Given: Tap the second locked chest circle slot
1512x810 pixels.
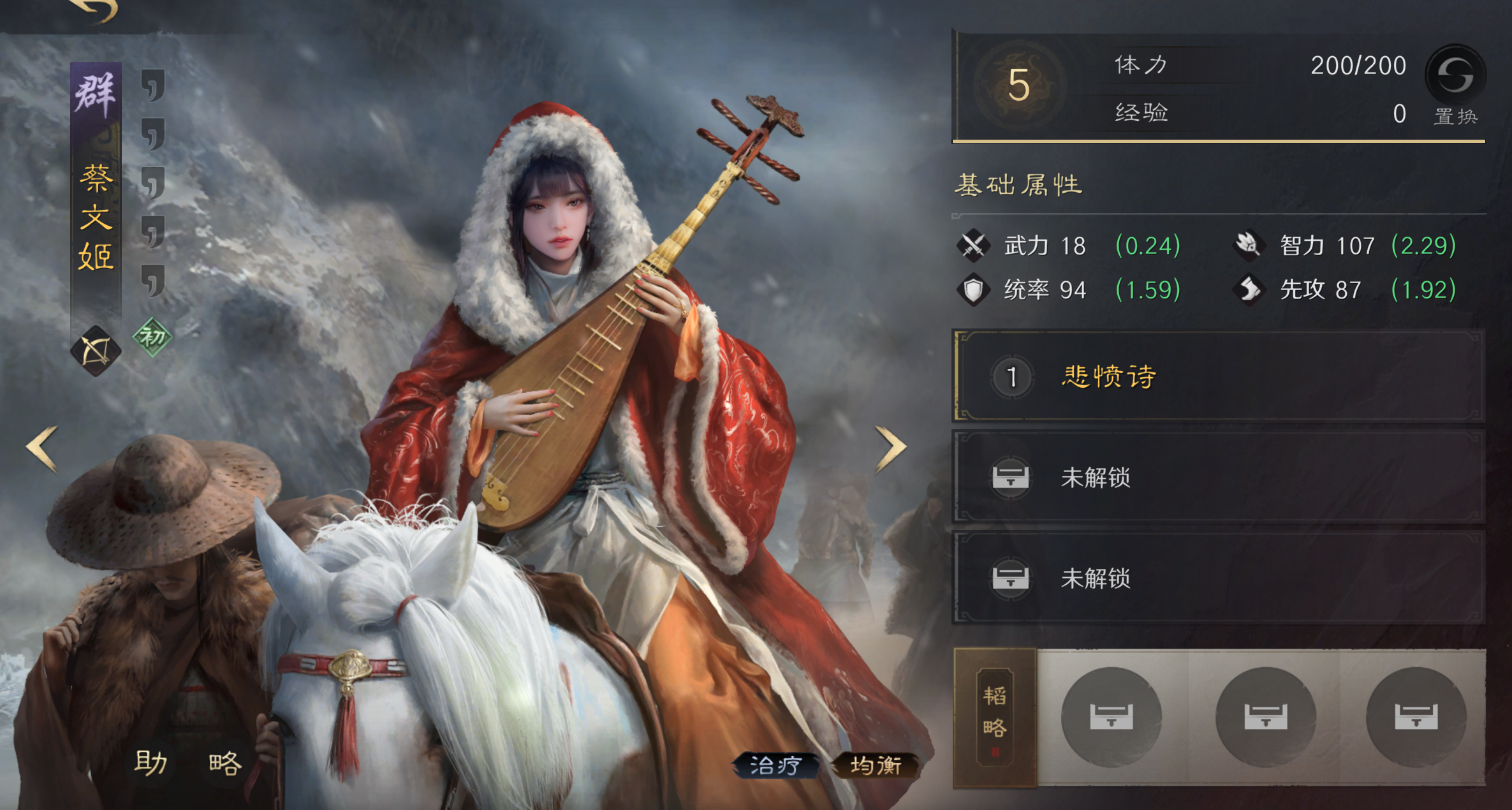Looking at the screenshot, I should (x=1266, y=716).
